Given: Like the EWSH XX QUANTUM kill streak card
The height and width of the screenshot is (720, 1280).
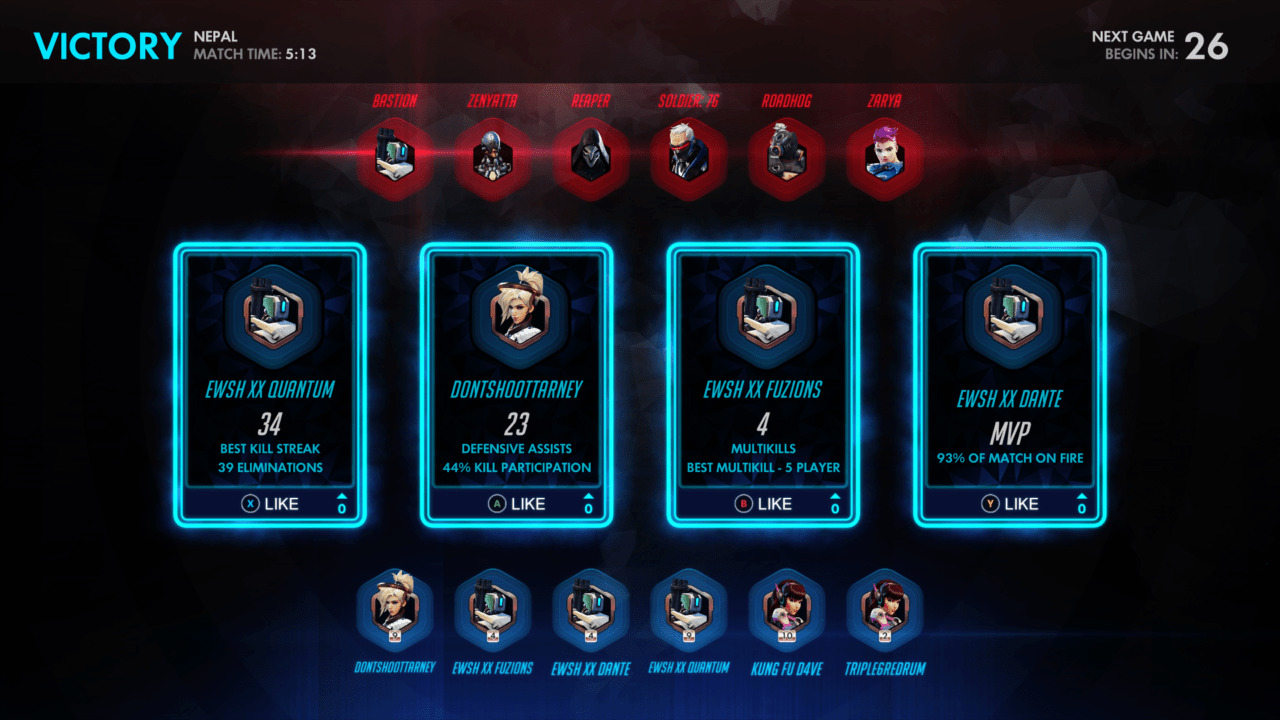Looking at the screenshot, I should tap(271, 504).
